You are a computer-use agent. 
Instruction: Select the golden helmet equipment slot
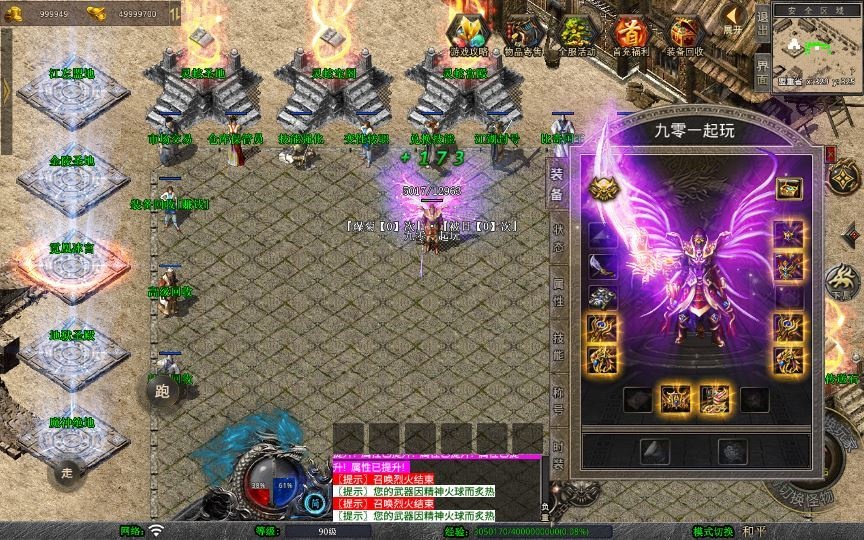pos(601,188)
